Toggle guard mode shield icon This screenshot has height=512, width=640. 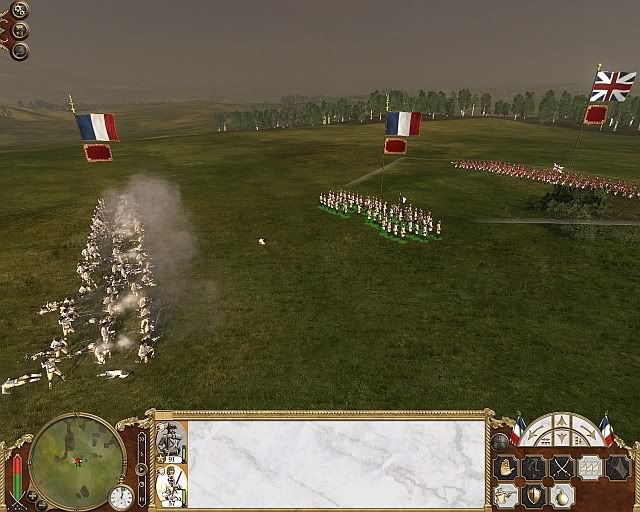click(534, 495)
